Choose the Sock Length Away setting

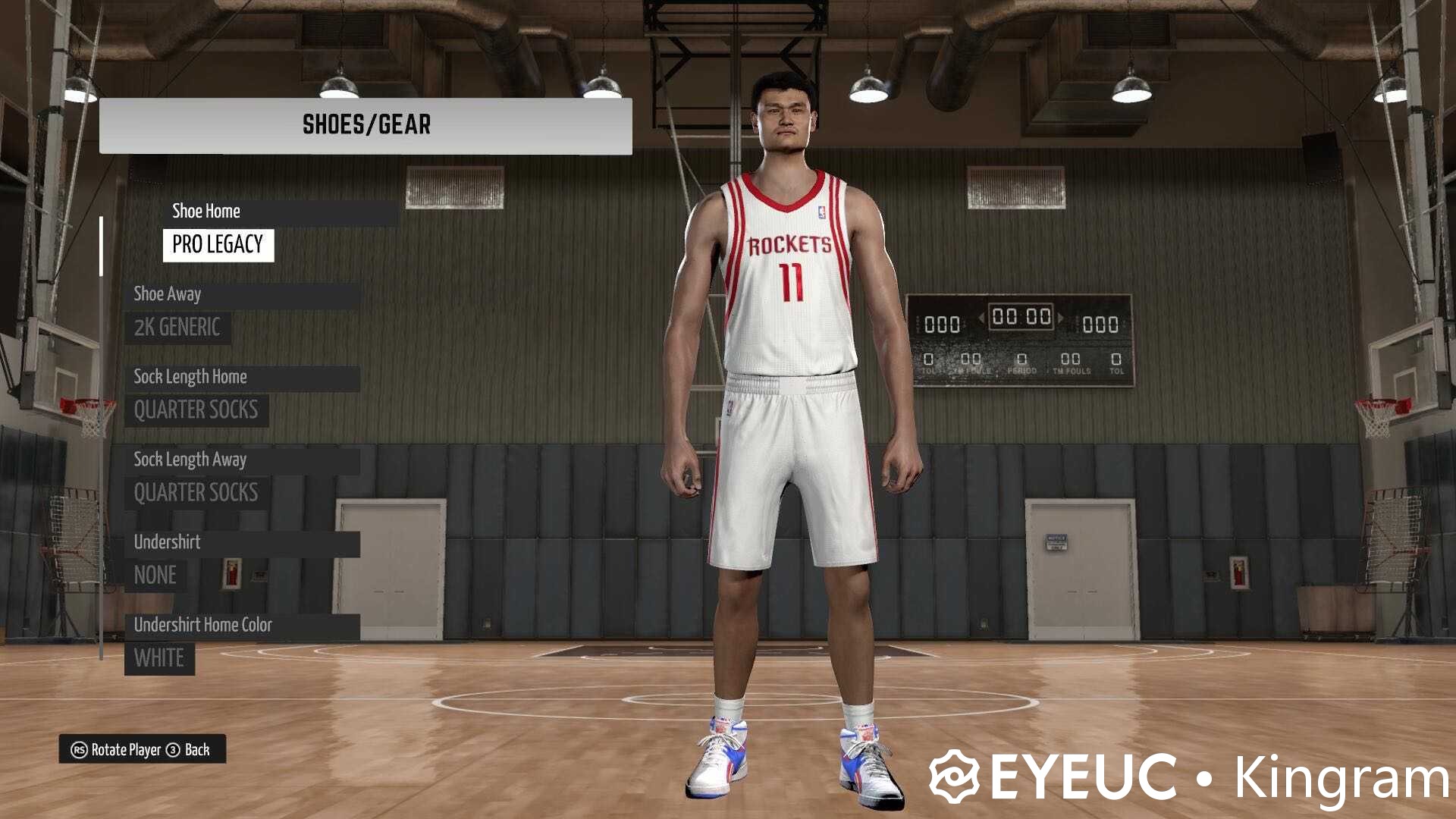[x=243, y=460]
